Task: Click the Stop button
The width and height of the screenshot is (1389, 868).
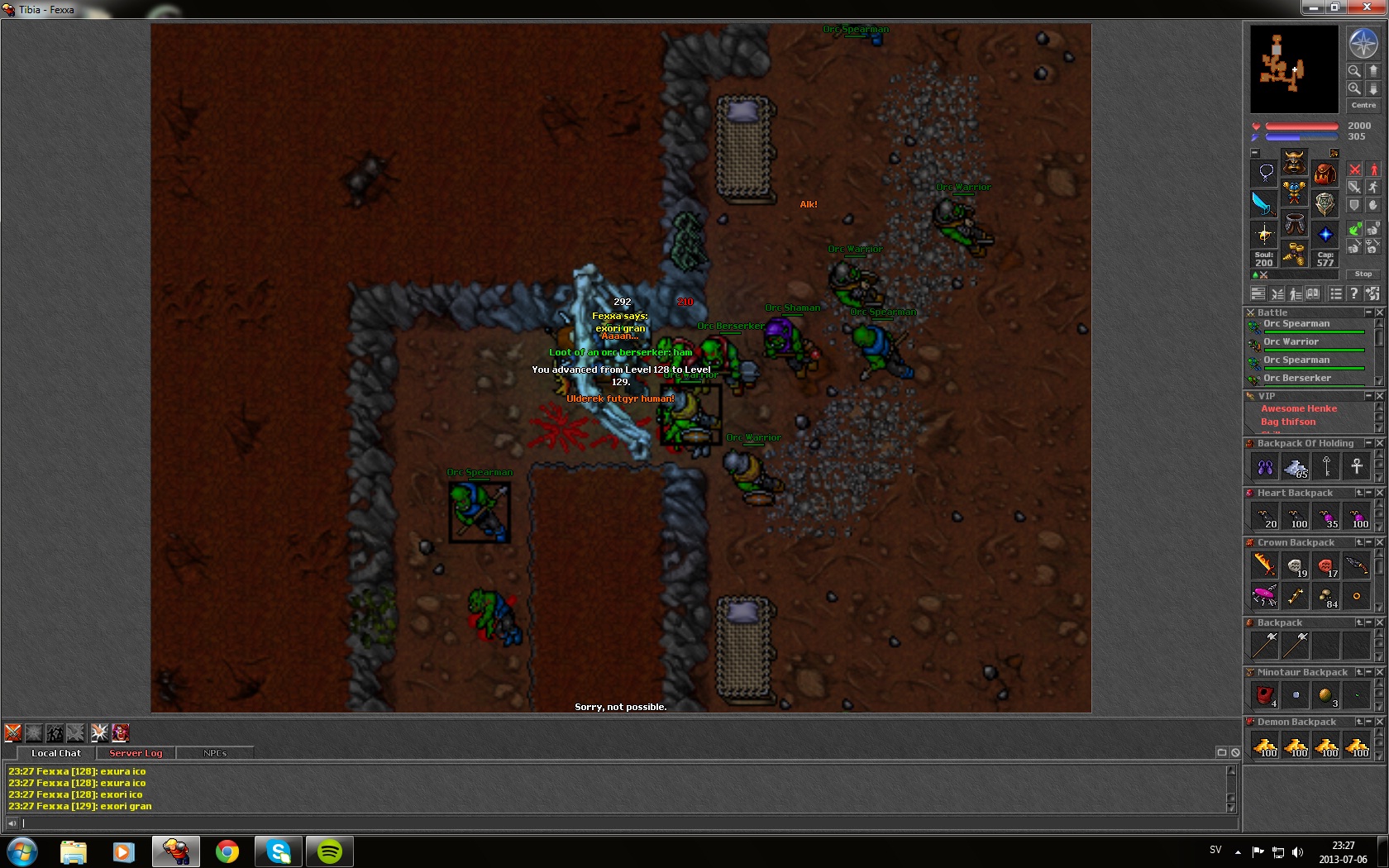Action: 1363,274
